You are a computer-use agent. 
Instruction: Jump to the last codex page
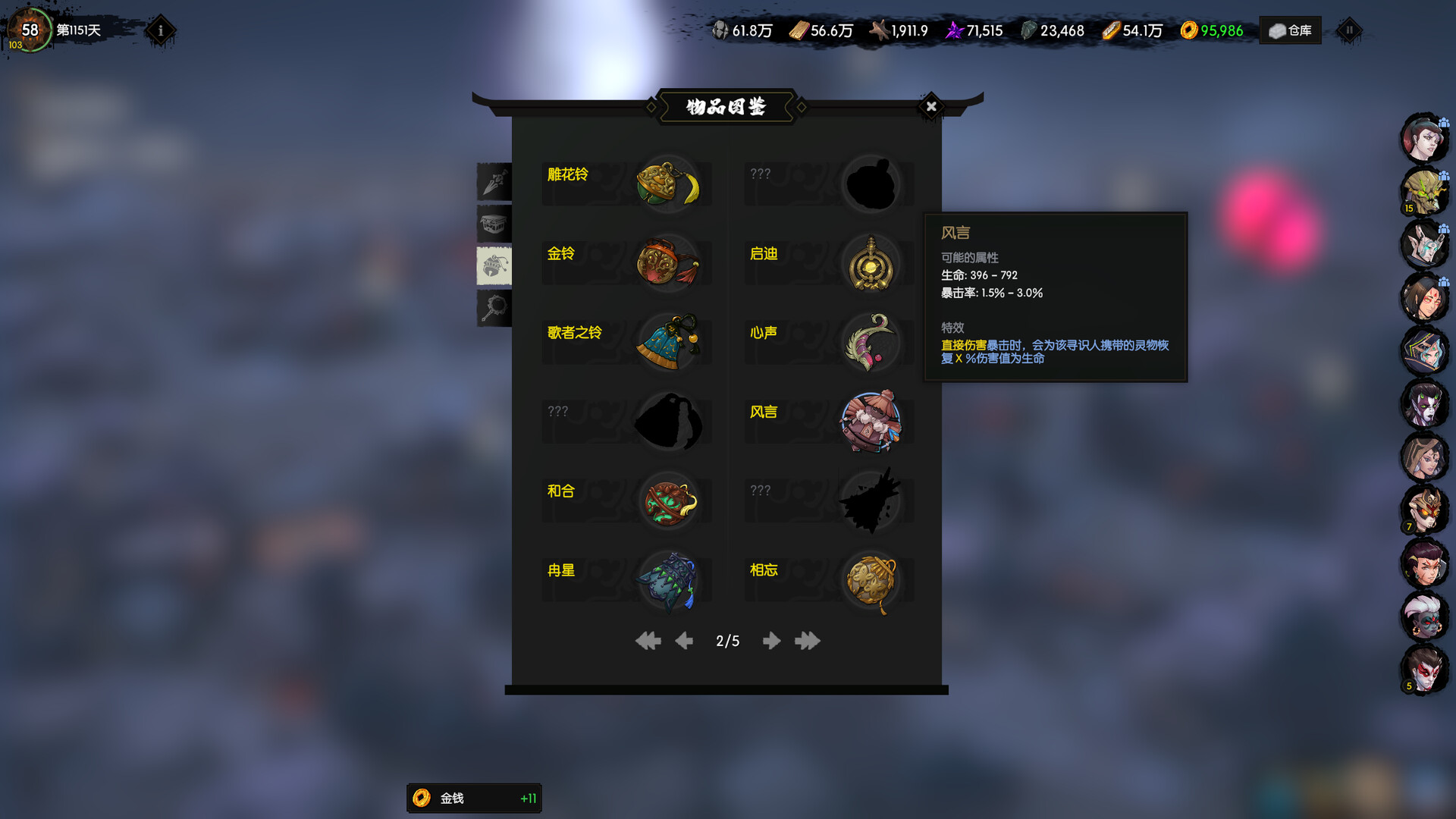pyautogui.click(x=807, y=641)
